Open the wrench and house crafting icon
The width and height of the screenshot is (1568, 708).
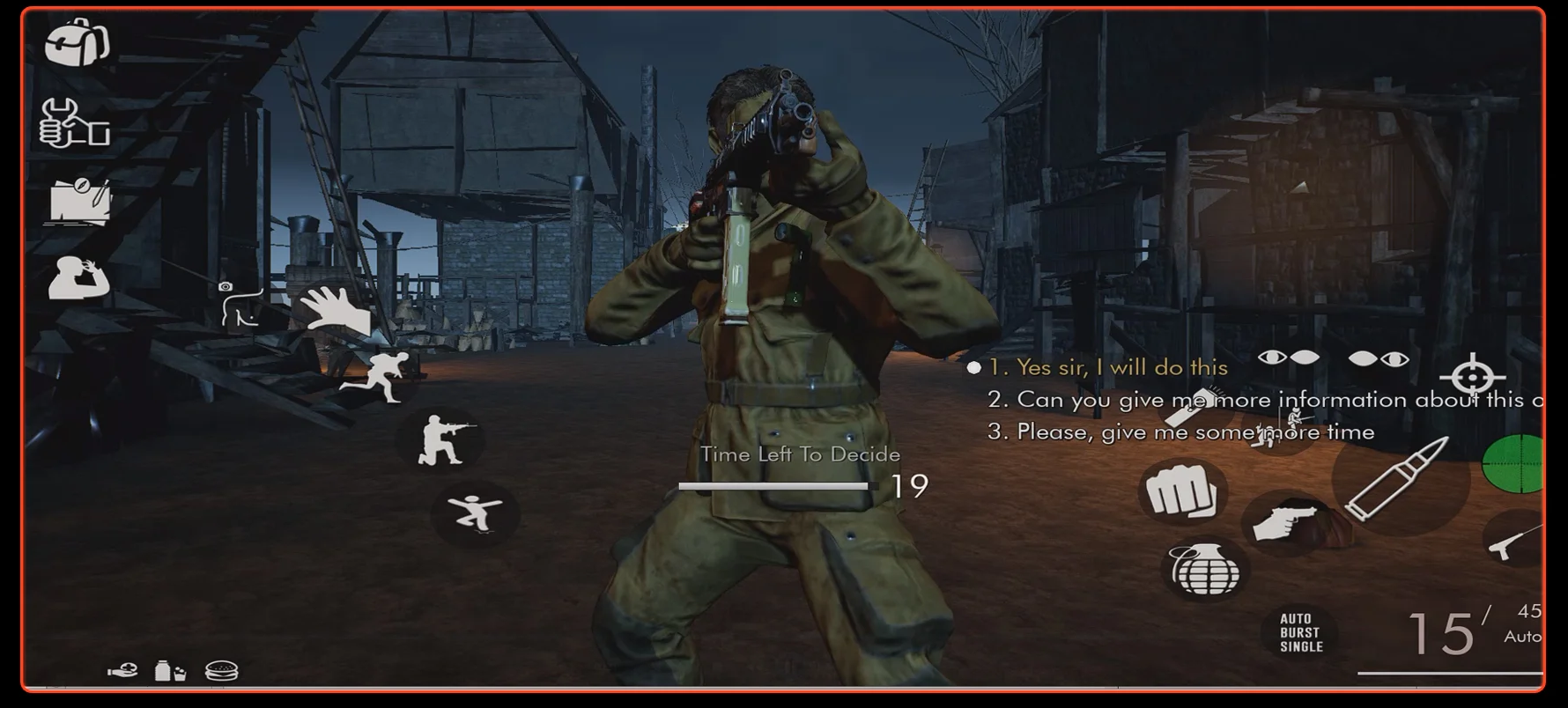75,122
